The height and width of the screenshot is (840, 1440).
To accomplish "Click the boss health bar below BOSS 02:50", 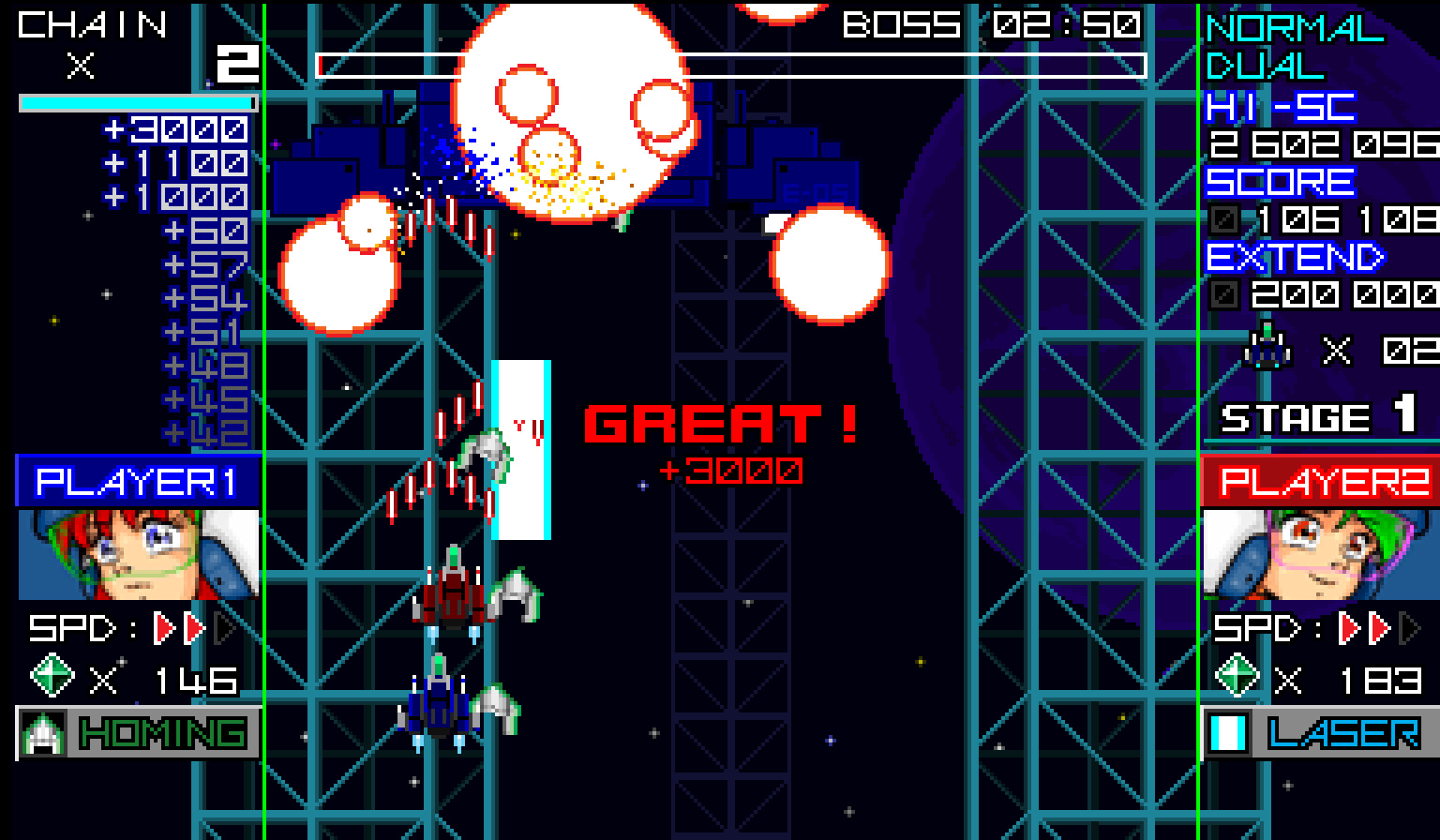I will pyautogui.click(x=731, y=65).
